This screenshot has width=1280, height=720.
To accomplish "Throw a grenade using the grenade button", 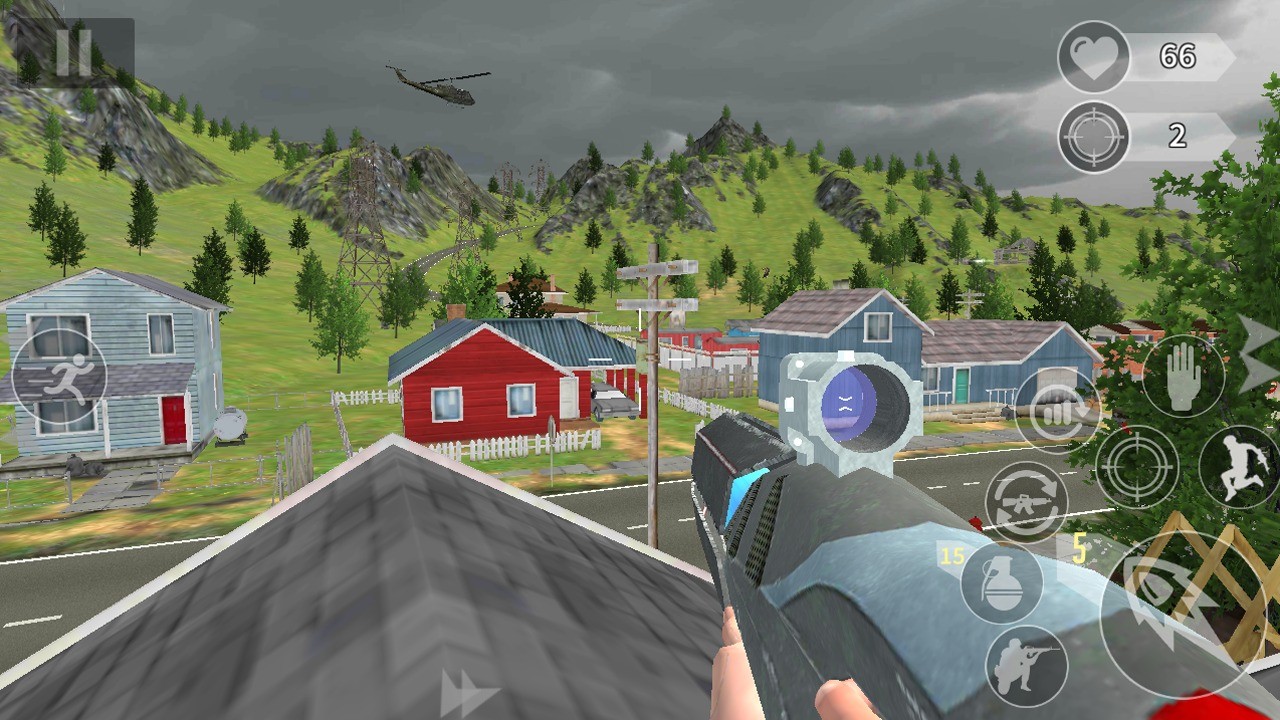I will [x=1002, y=583].
